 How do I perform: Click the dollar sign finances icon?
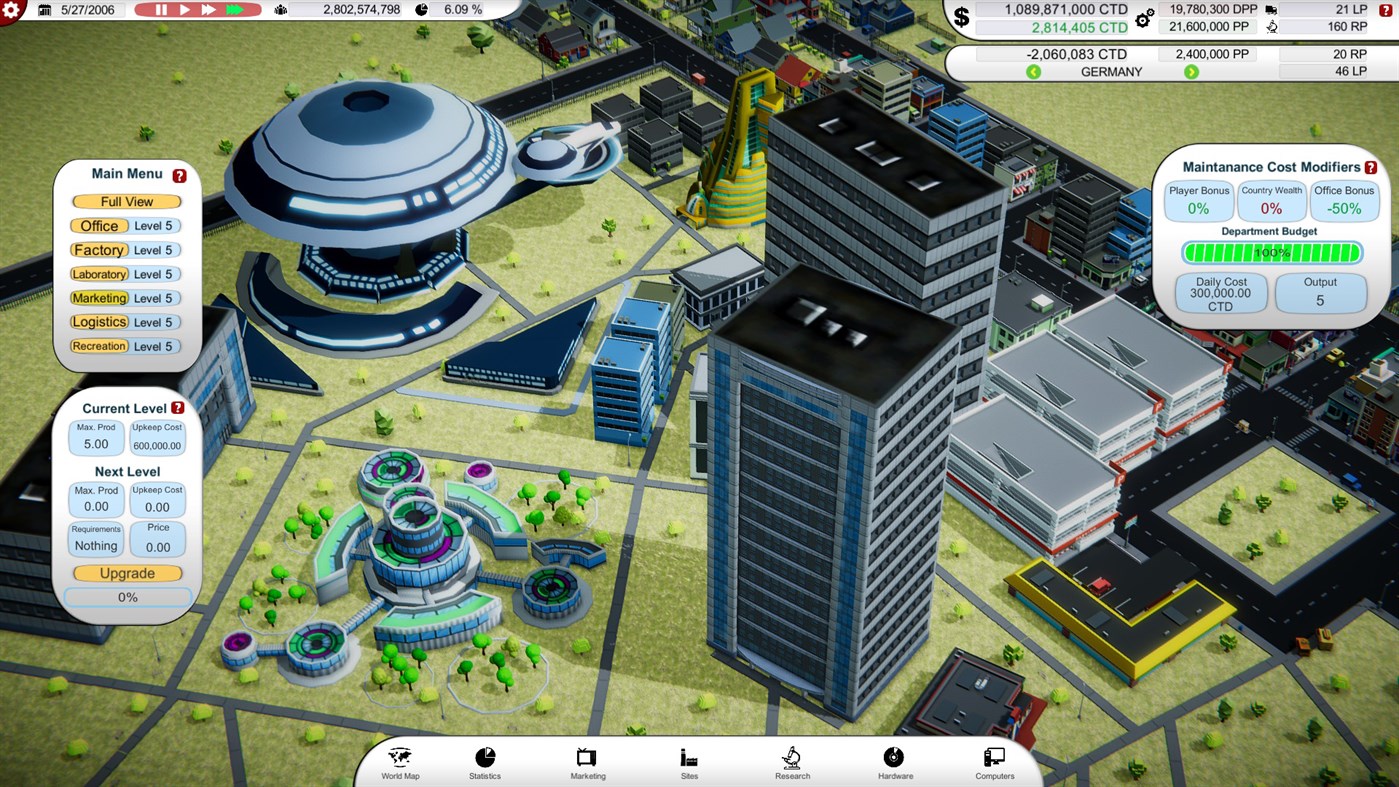pyautogui.click(x=960, y=16)
